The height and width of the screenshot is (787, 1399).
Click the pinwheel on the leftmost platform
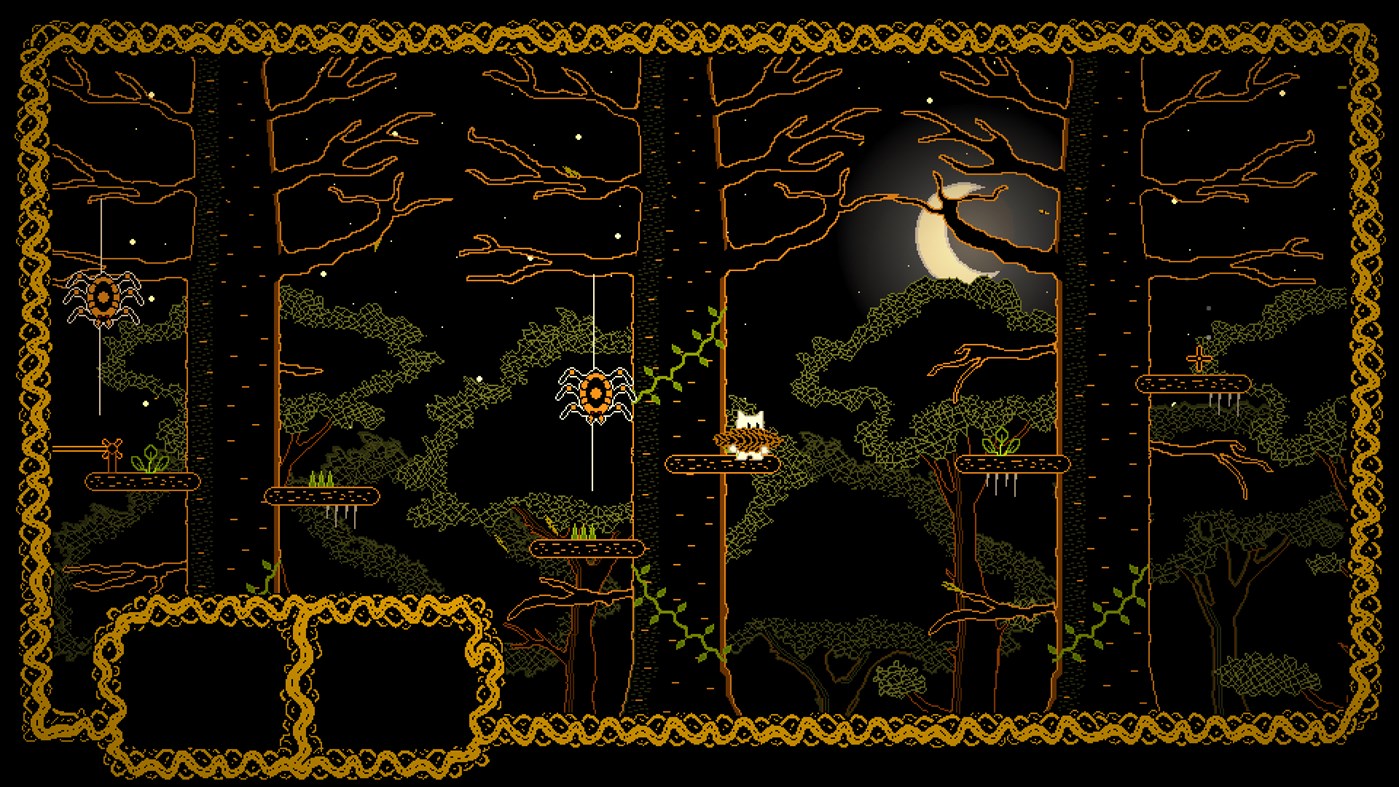coord(113,450)
